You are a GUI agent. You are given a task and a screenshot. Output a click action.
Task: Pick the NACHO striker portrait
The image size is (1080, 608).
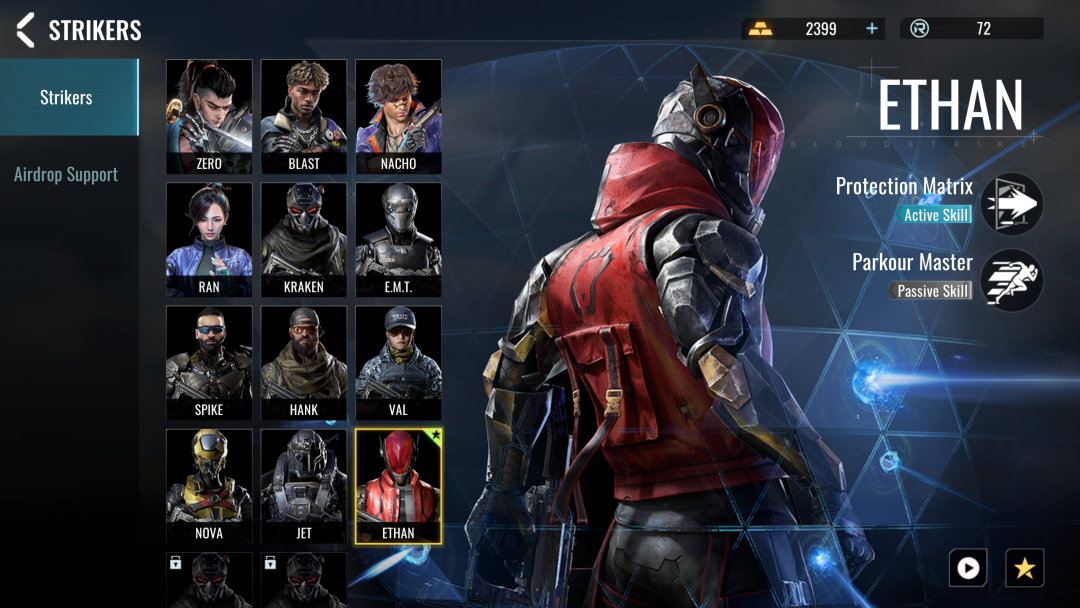tap(398, 115)
